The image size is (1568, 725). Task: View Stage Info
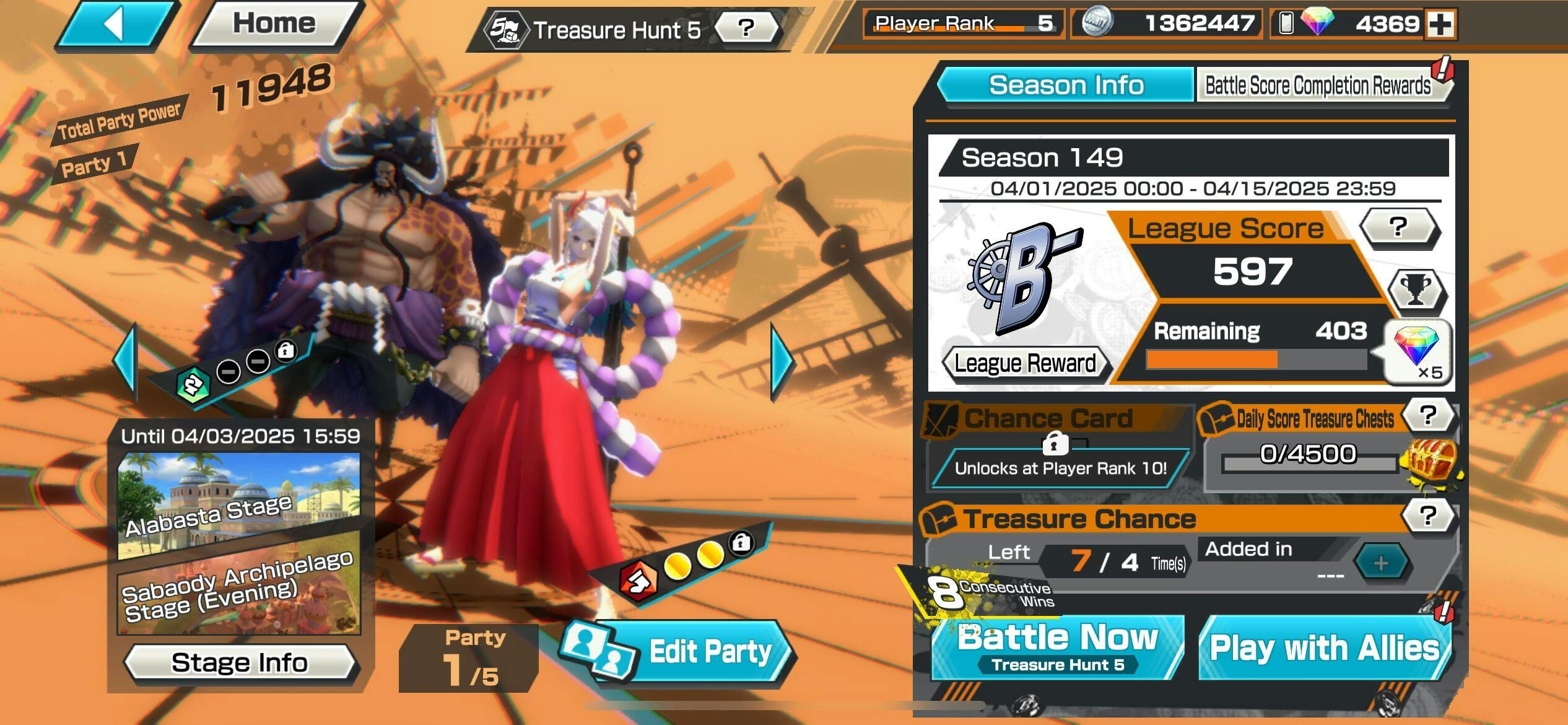pos(240,663)
